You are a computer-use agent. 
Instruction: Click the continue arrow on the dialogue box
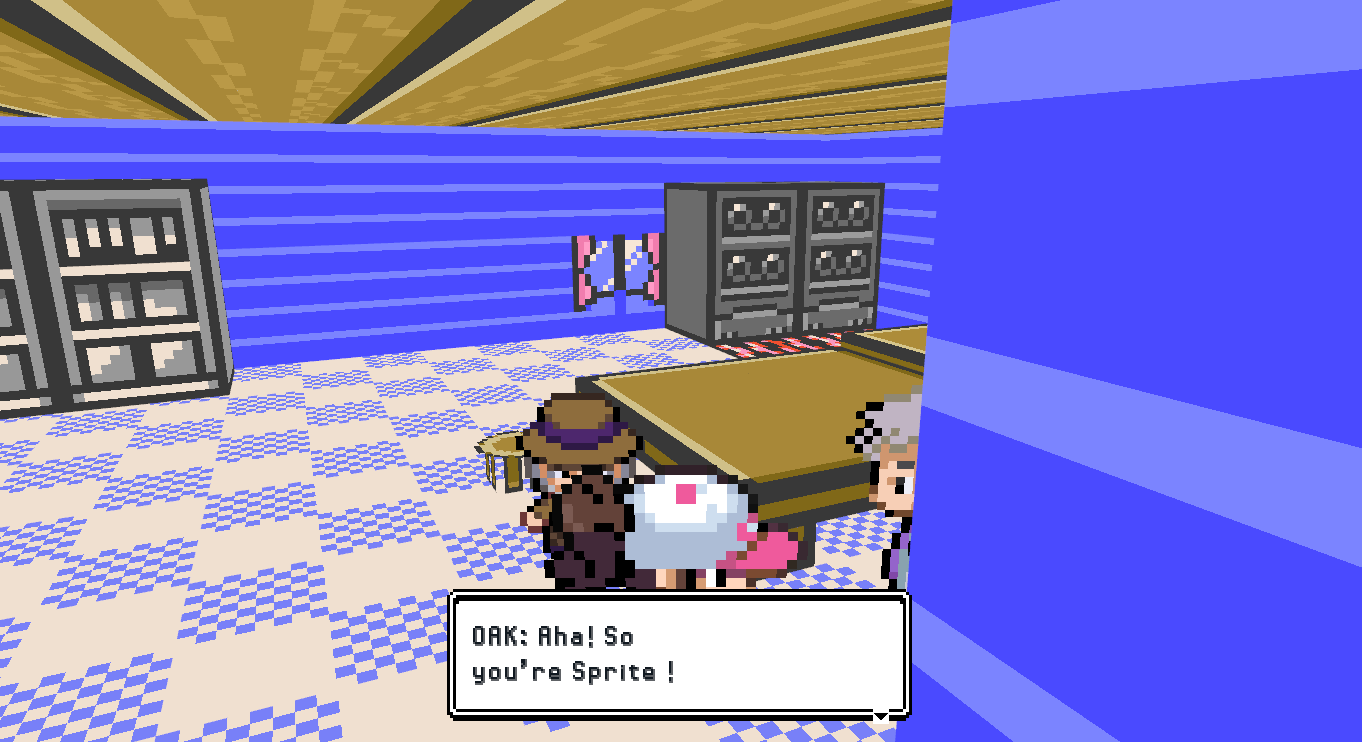pos(879,716)
